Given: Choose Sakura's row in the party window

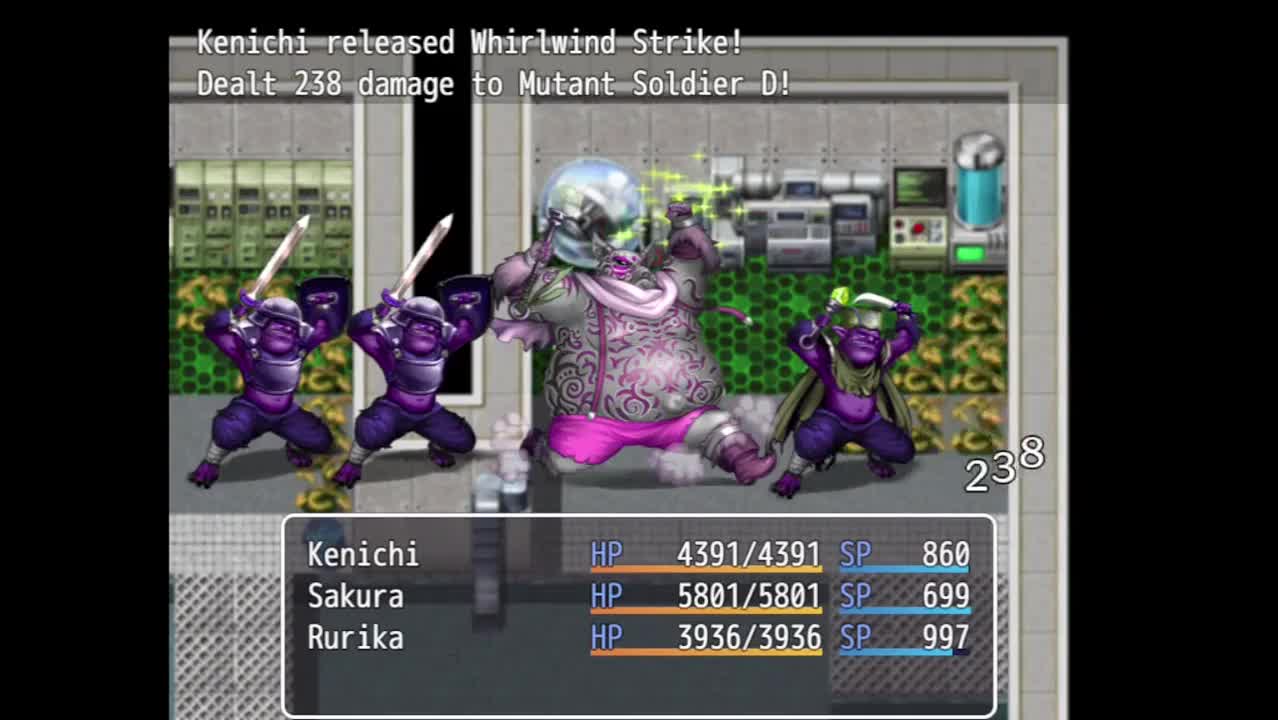Looking at the screenshot, I should coord(355,596).
